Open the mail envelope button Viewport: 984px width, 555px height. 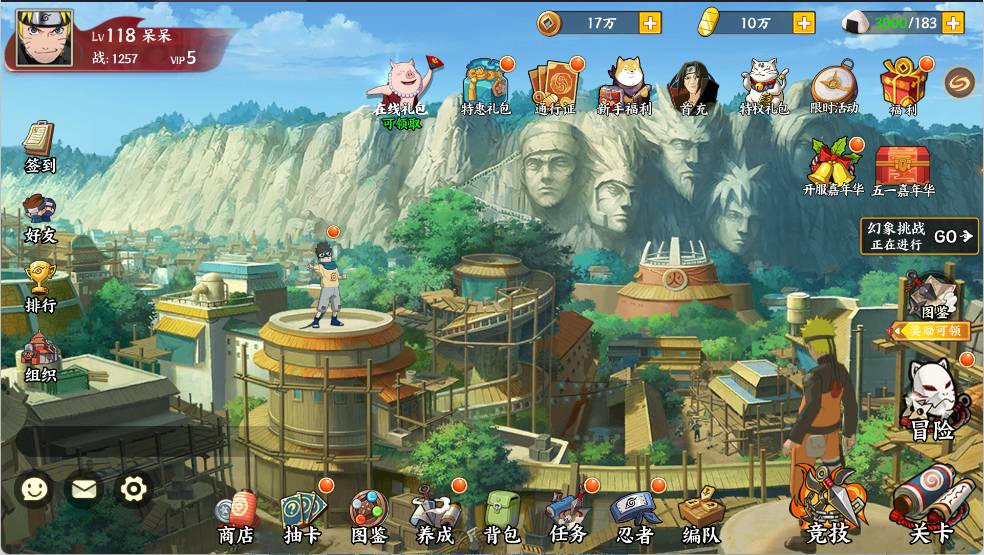point(84,488)
